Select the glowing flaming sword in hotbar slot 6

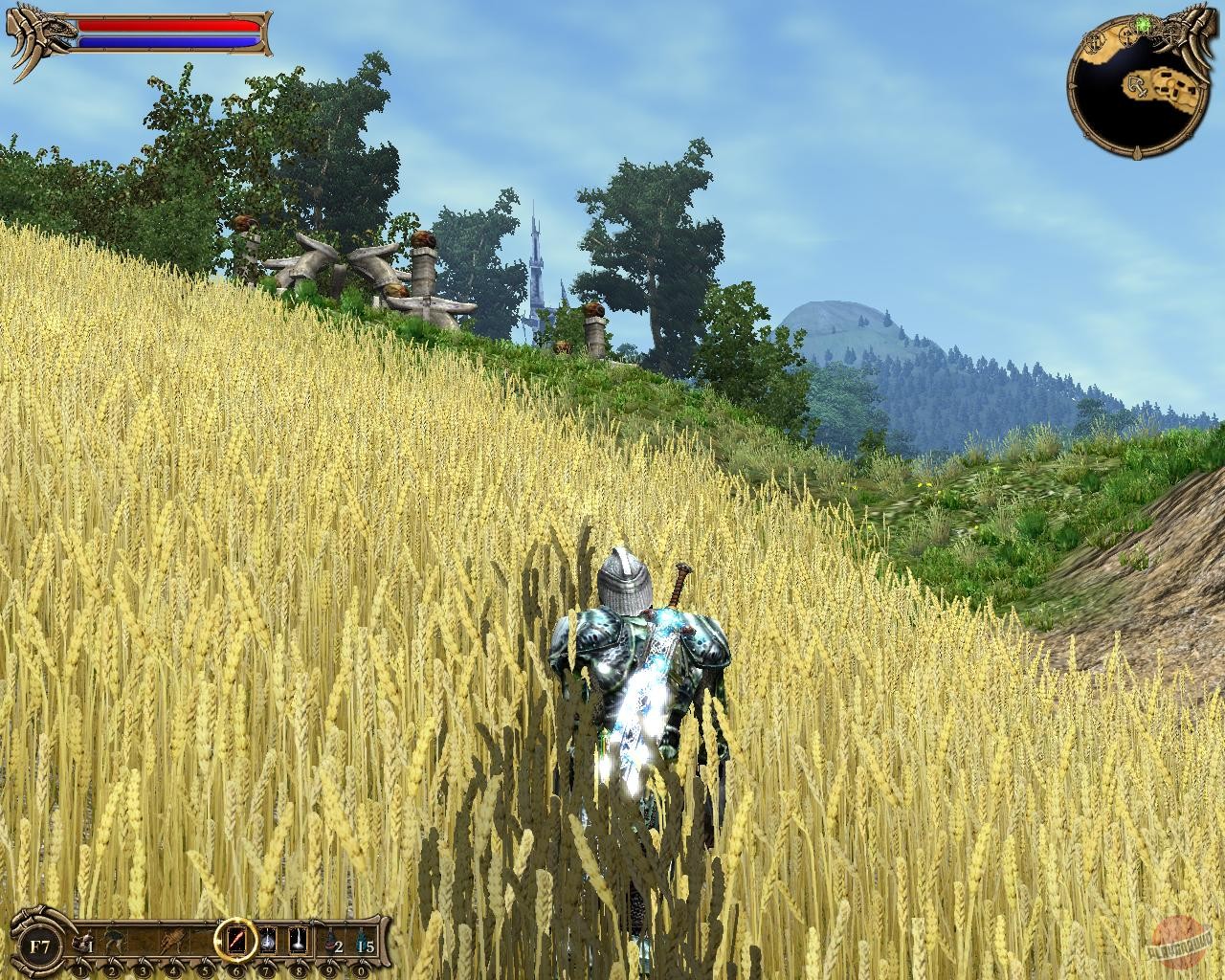coord(237,941)
